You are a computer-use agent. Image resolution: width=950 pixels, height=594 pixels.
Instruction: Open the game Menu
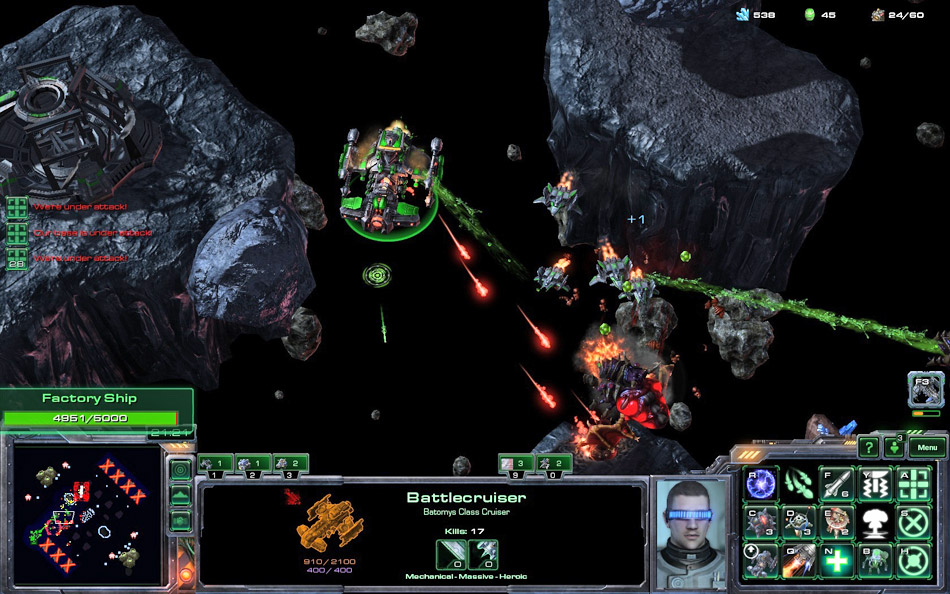click(927, 448)
